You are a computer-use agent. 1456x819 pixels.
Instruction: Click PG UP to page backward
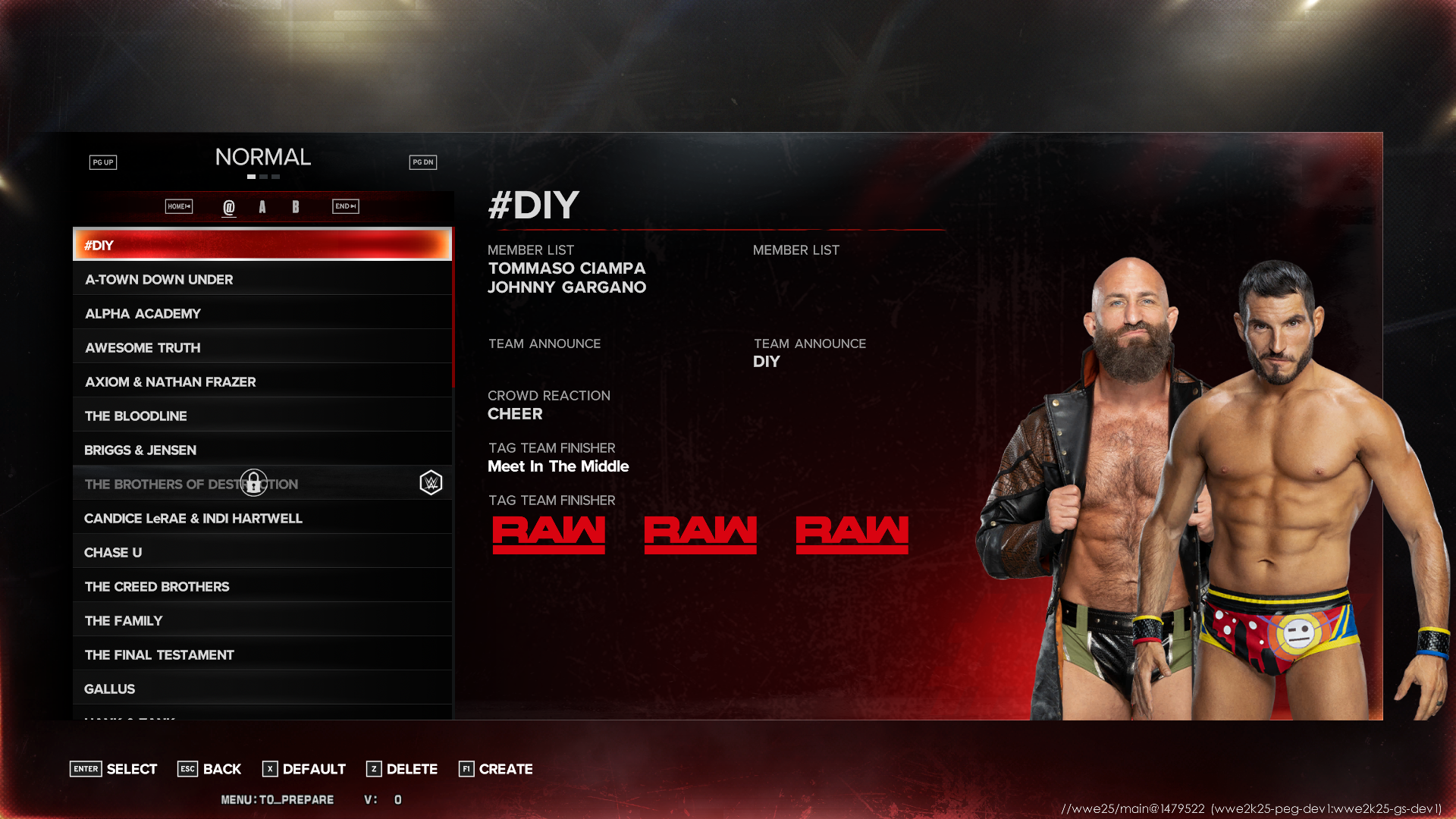(103, 162)
